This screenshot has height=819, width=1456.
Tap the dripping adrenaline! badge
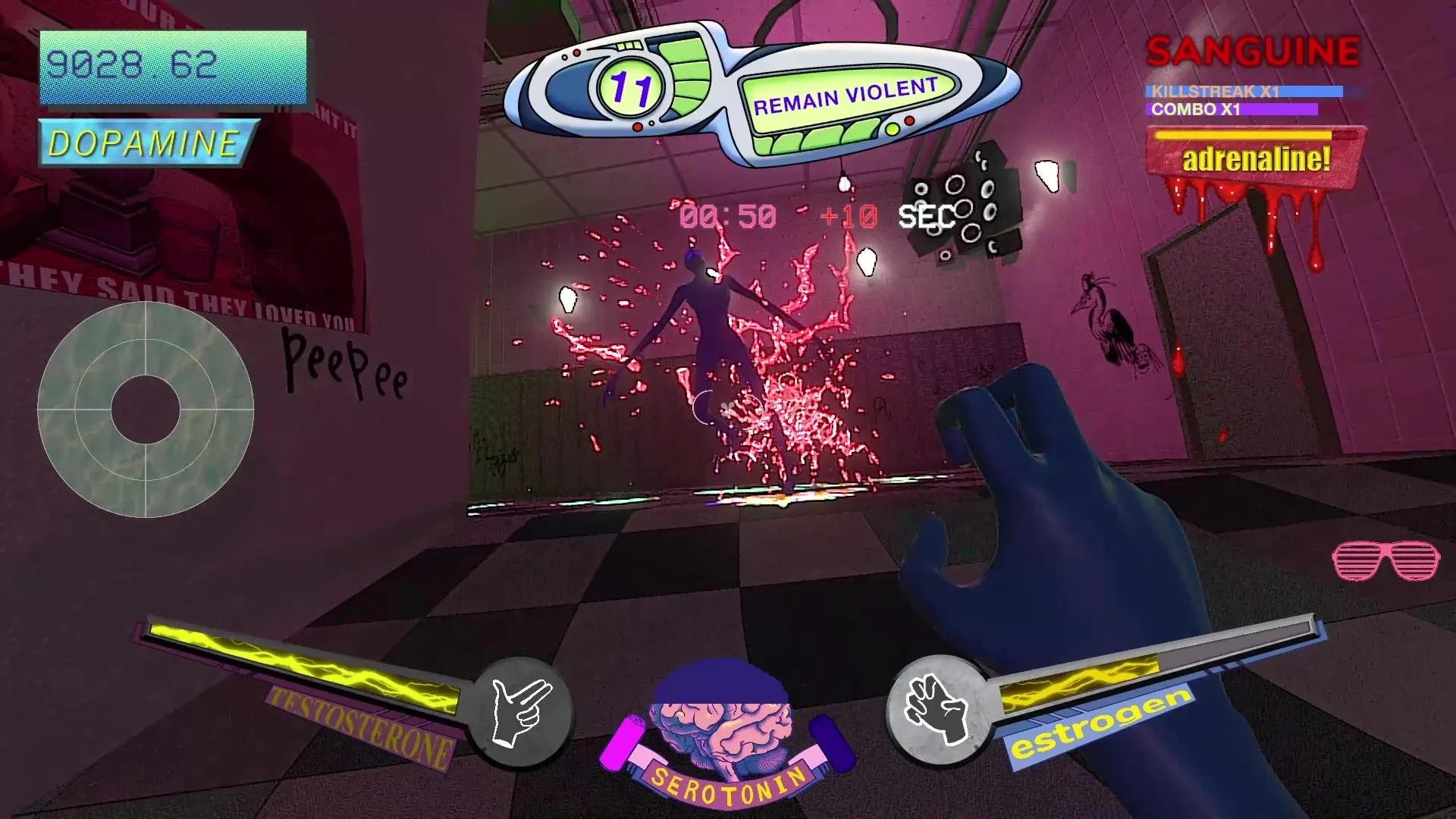(x=1255, y=159)
